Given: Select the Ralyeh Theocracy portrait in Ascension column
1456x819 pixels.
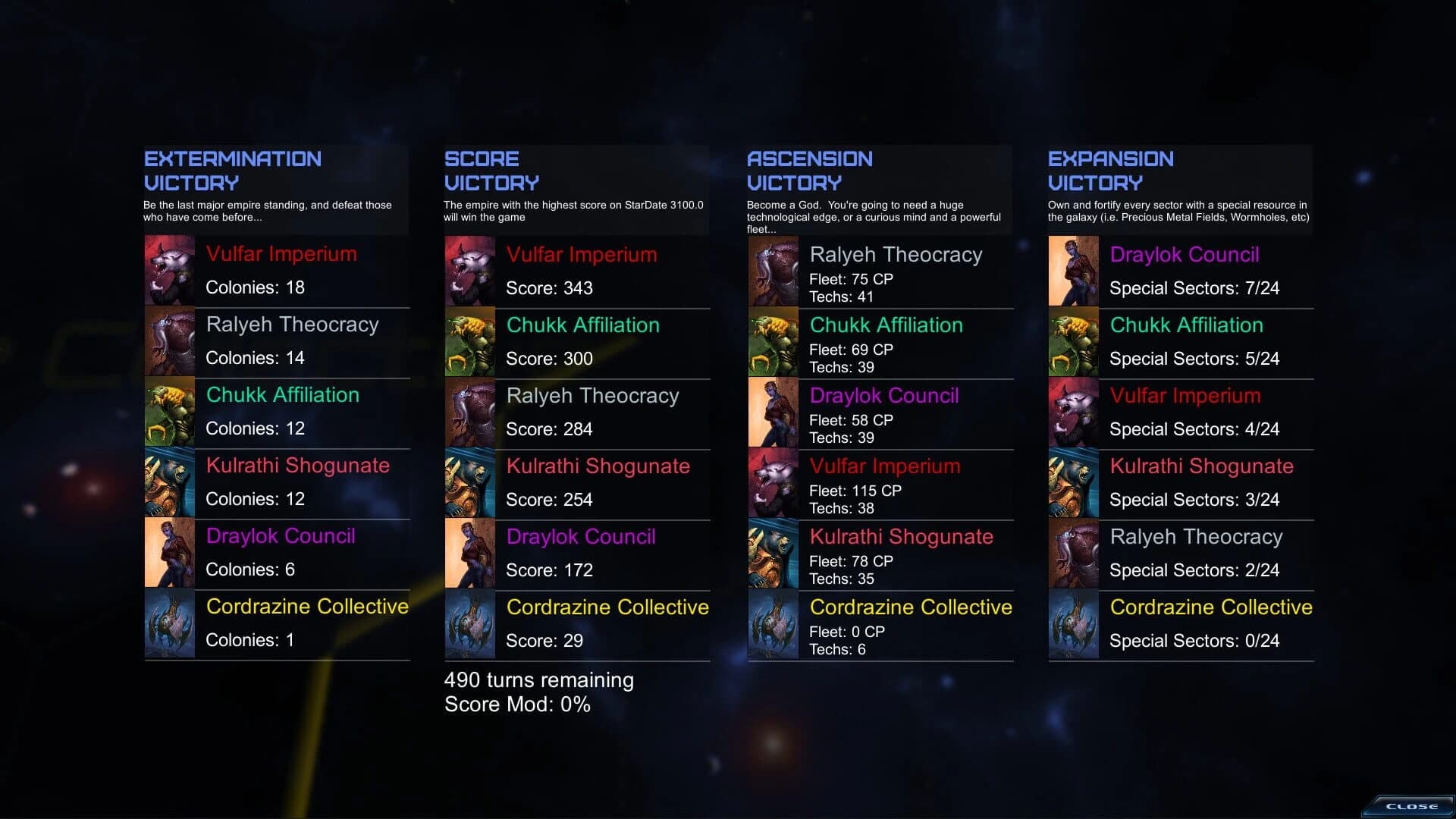Looking at the screenshot, I should (773, 271).
